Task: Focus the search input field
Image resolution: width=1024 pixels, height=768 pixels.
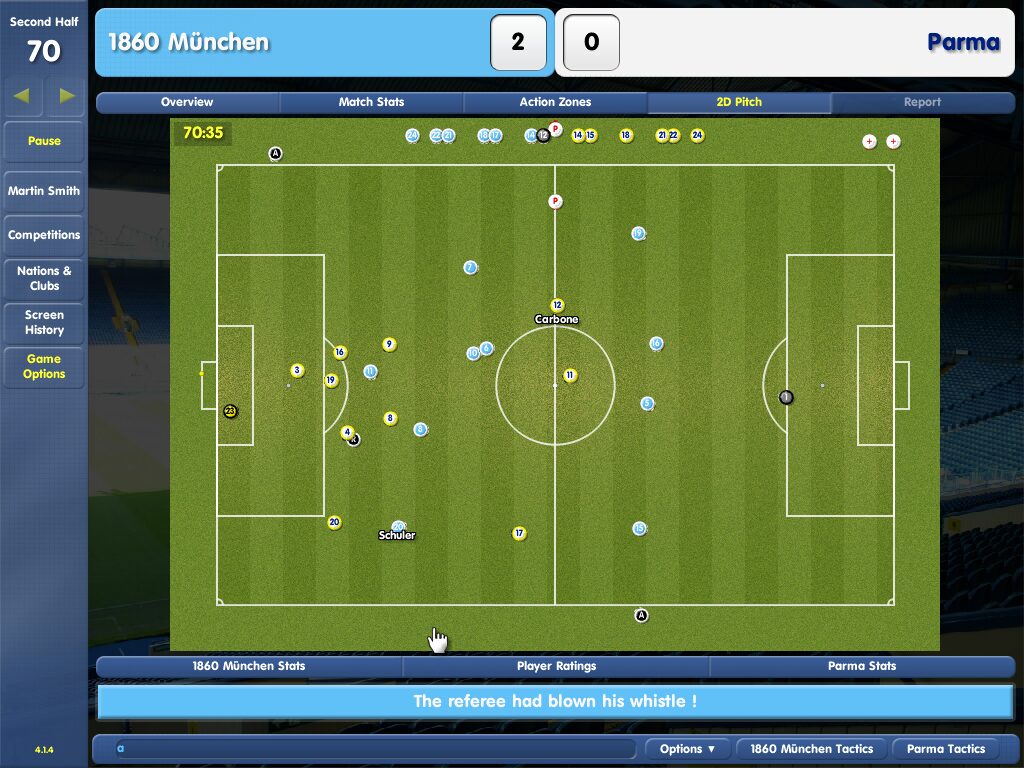Action: coord(375,749)
